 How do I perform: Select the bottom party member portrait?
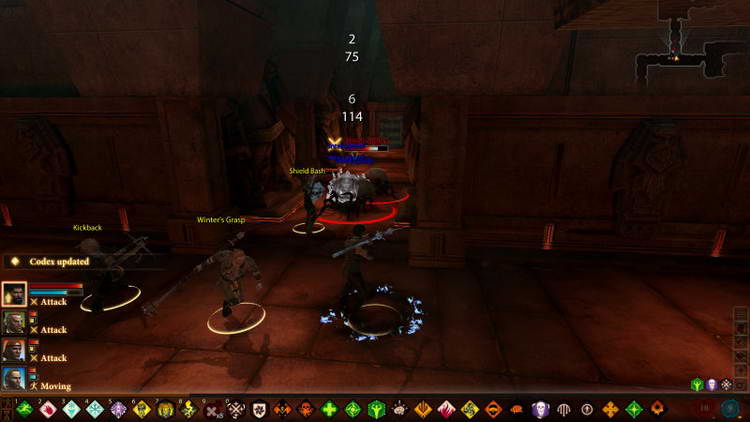[14, 378]
